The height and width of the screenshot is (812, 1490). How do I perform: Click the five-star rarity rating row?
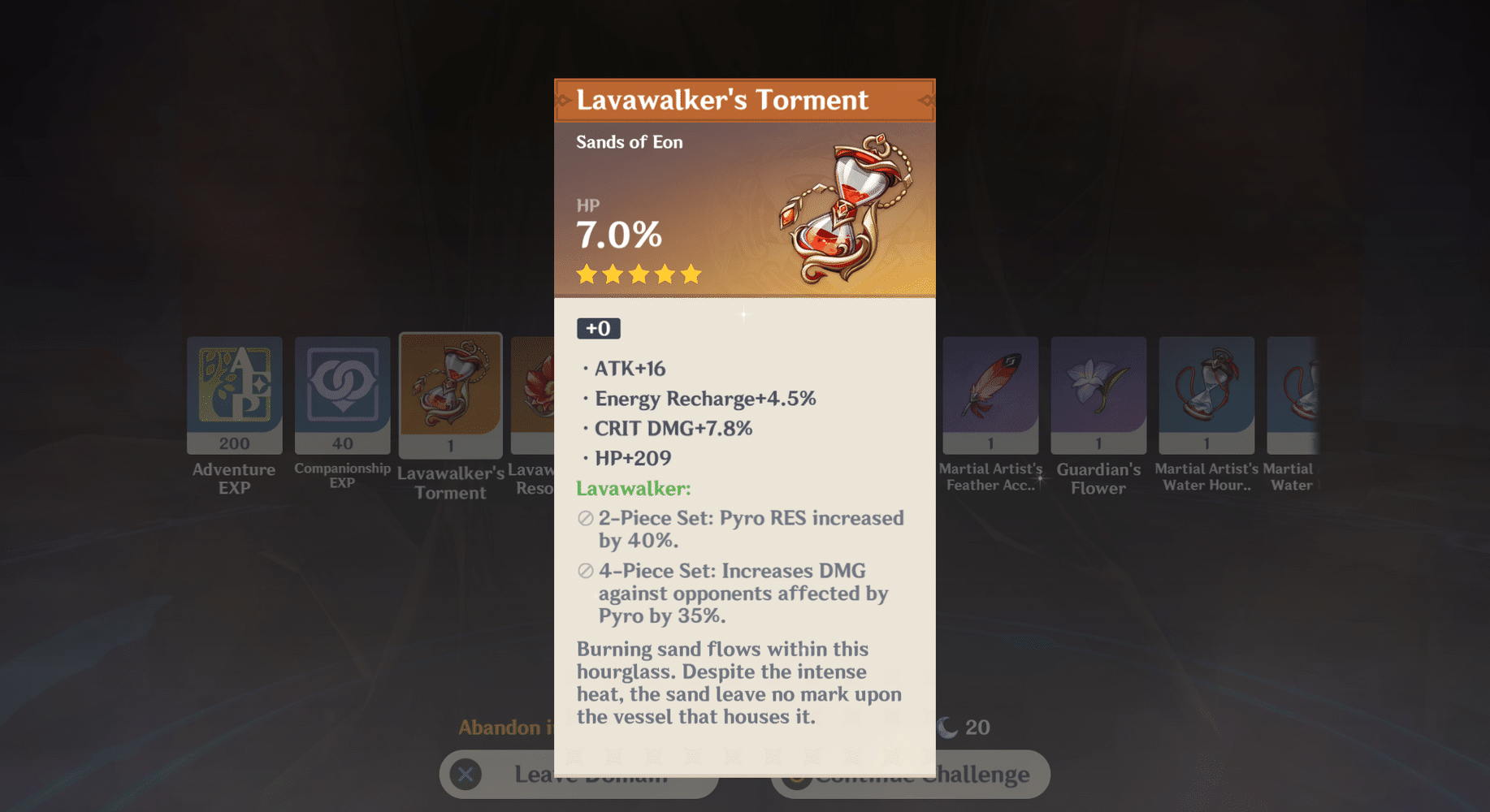[x=639, y=274]
